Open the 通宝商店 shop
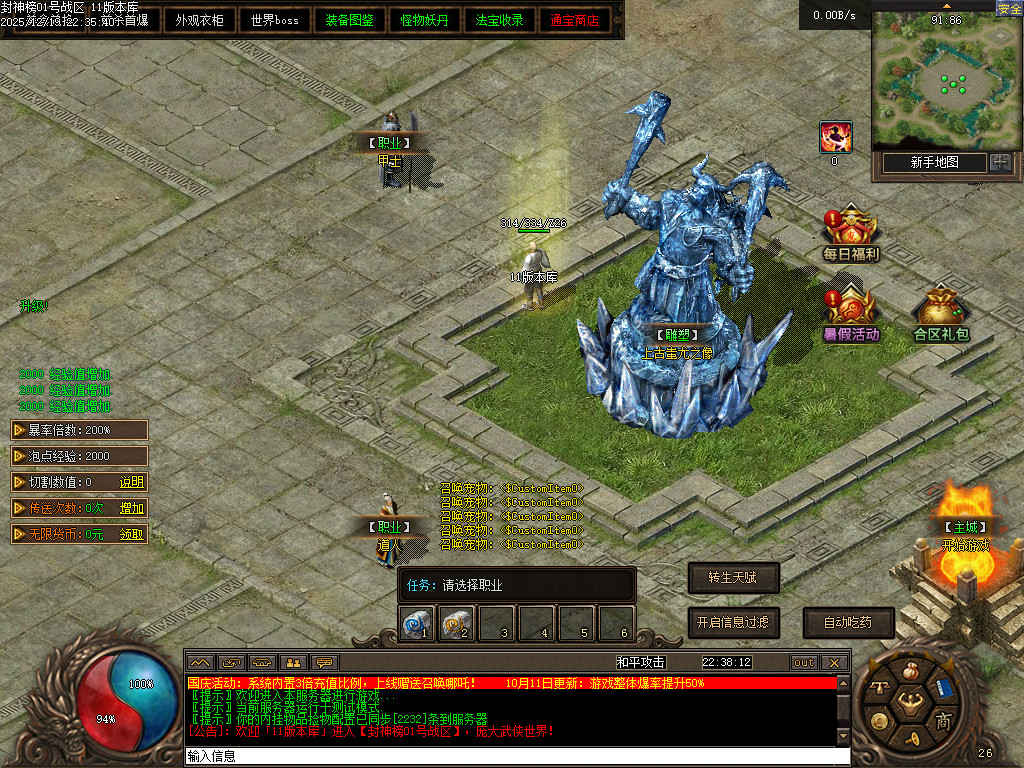Image resolution: width=1024 pixels, height=768 pixels. [575, 20]
